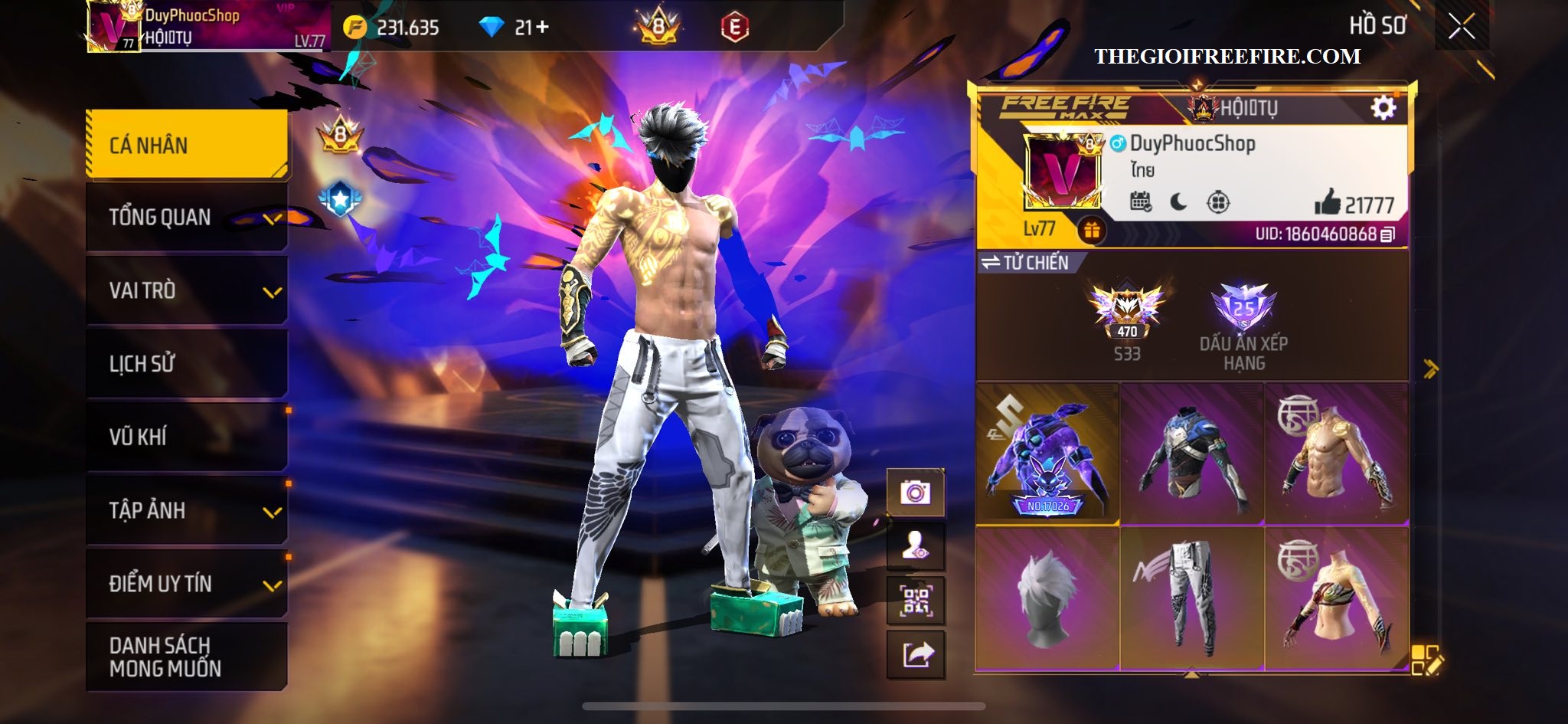Expand the Tổng Quan section
1568x724 pixels.
(x=187, y=217)
